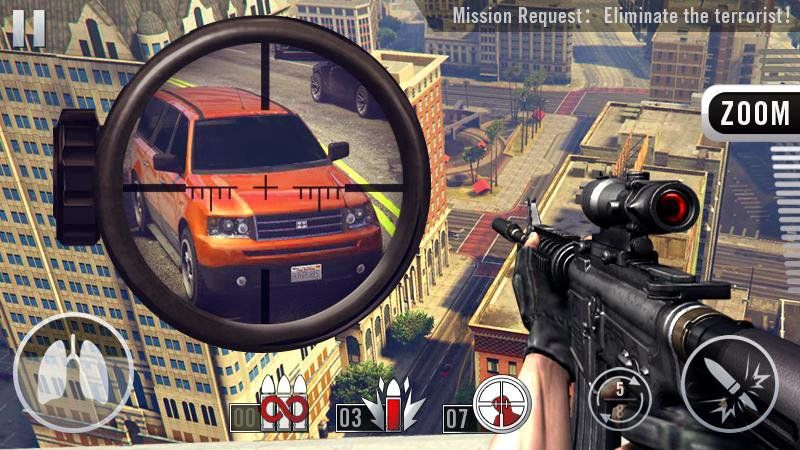Tap the ZOOM button

pos(753,114)
